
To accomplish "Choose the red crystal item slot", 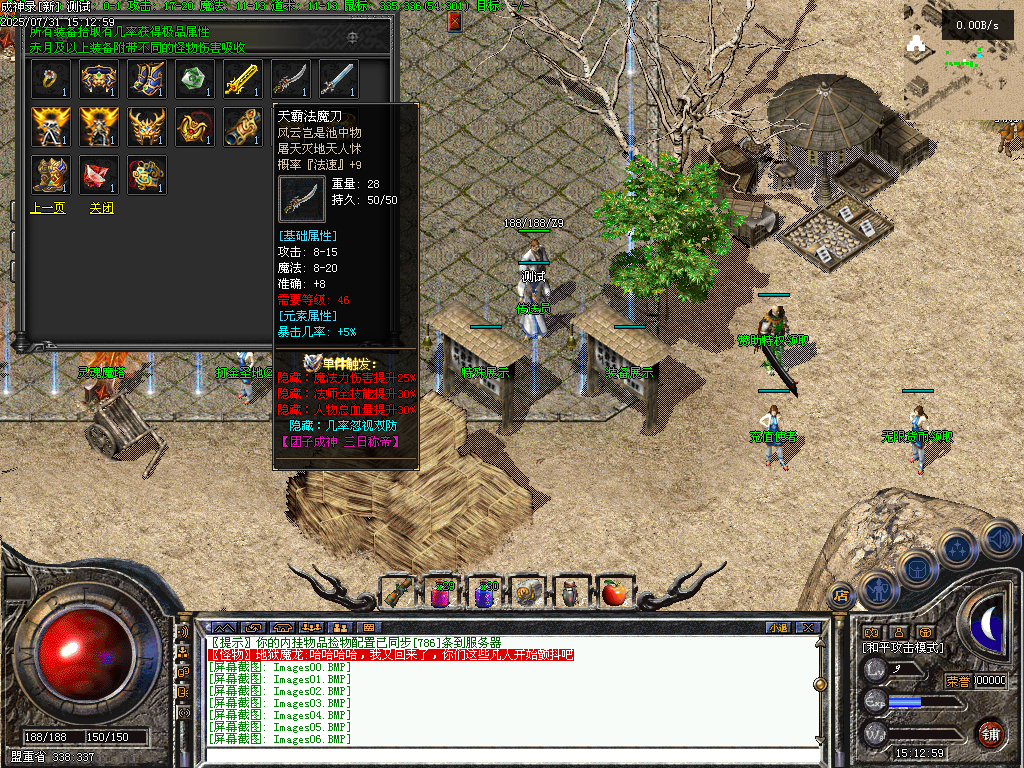I will [99, 175].
